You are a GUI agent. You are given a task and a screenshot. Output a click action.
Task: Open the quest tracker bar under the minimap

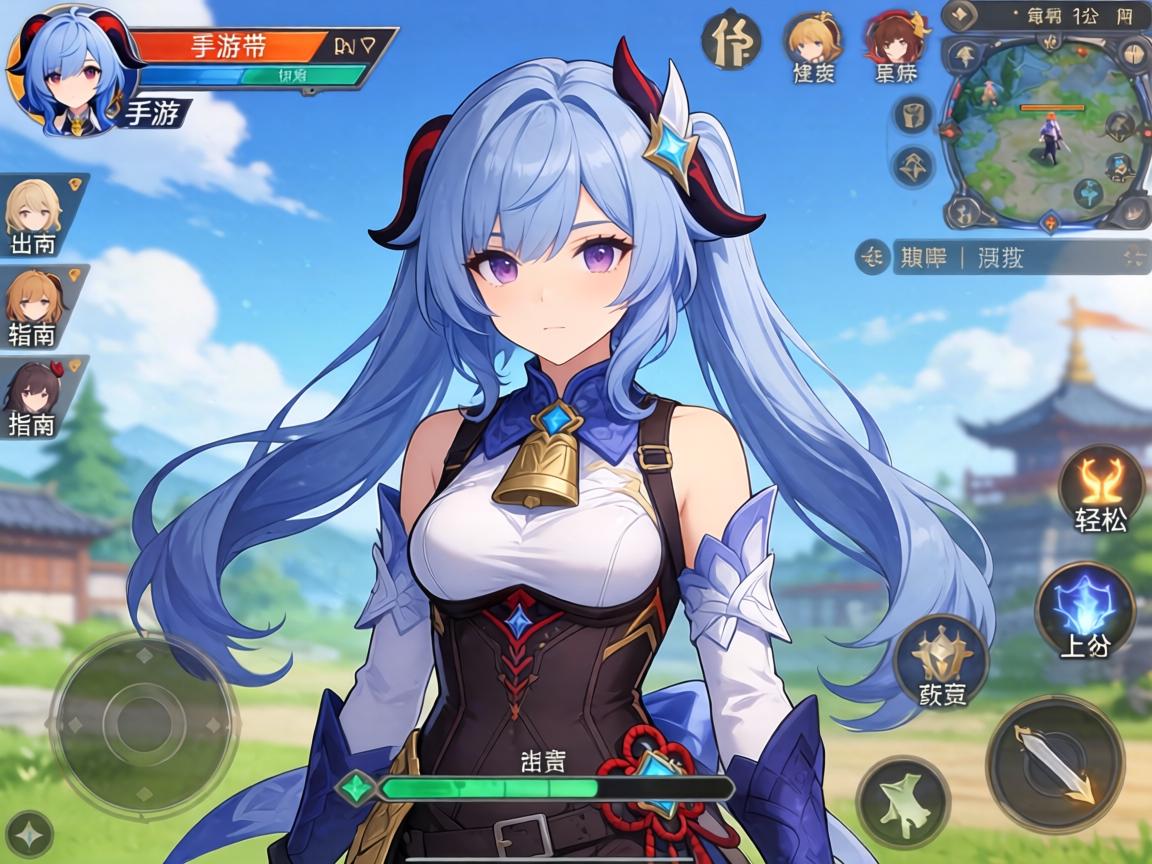click(1010, 257)
